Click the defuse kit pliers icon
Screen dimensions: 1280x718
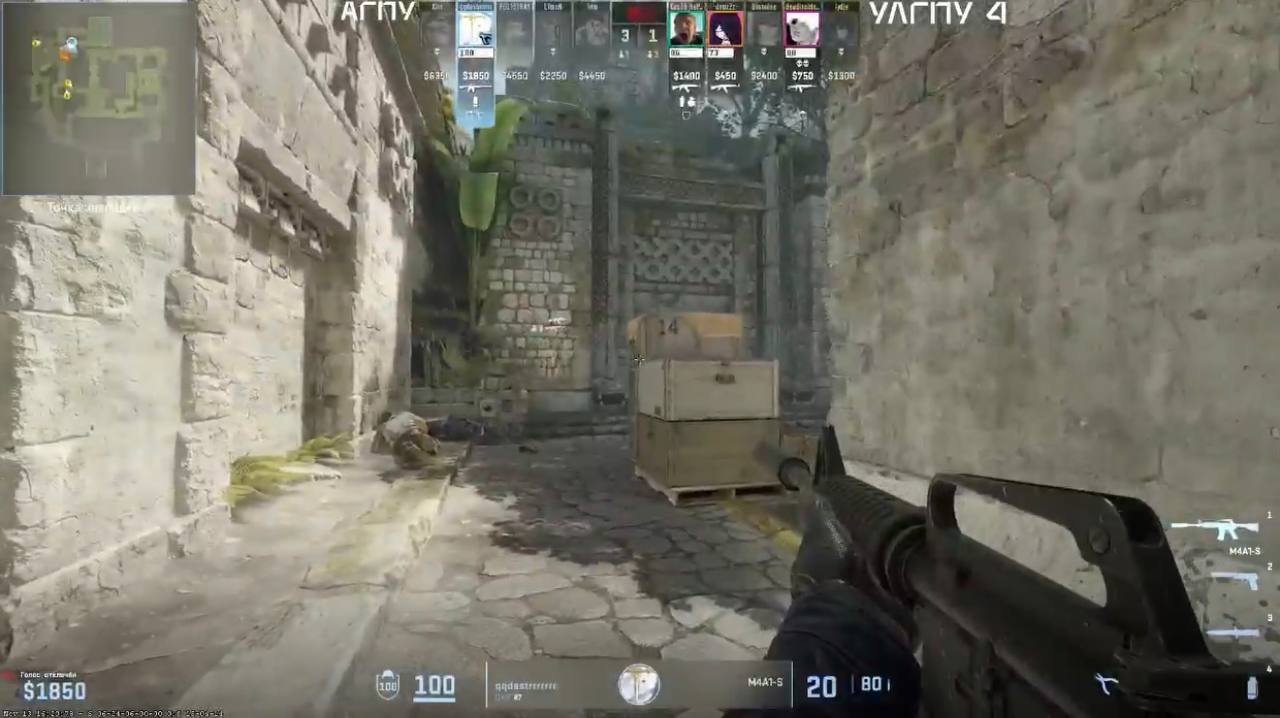pyautogui.click(x=1104, y=685)
